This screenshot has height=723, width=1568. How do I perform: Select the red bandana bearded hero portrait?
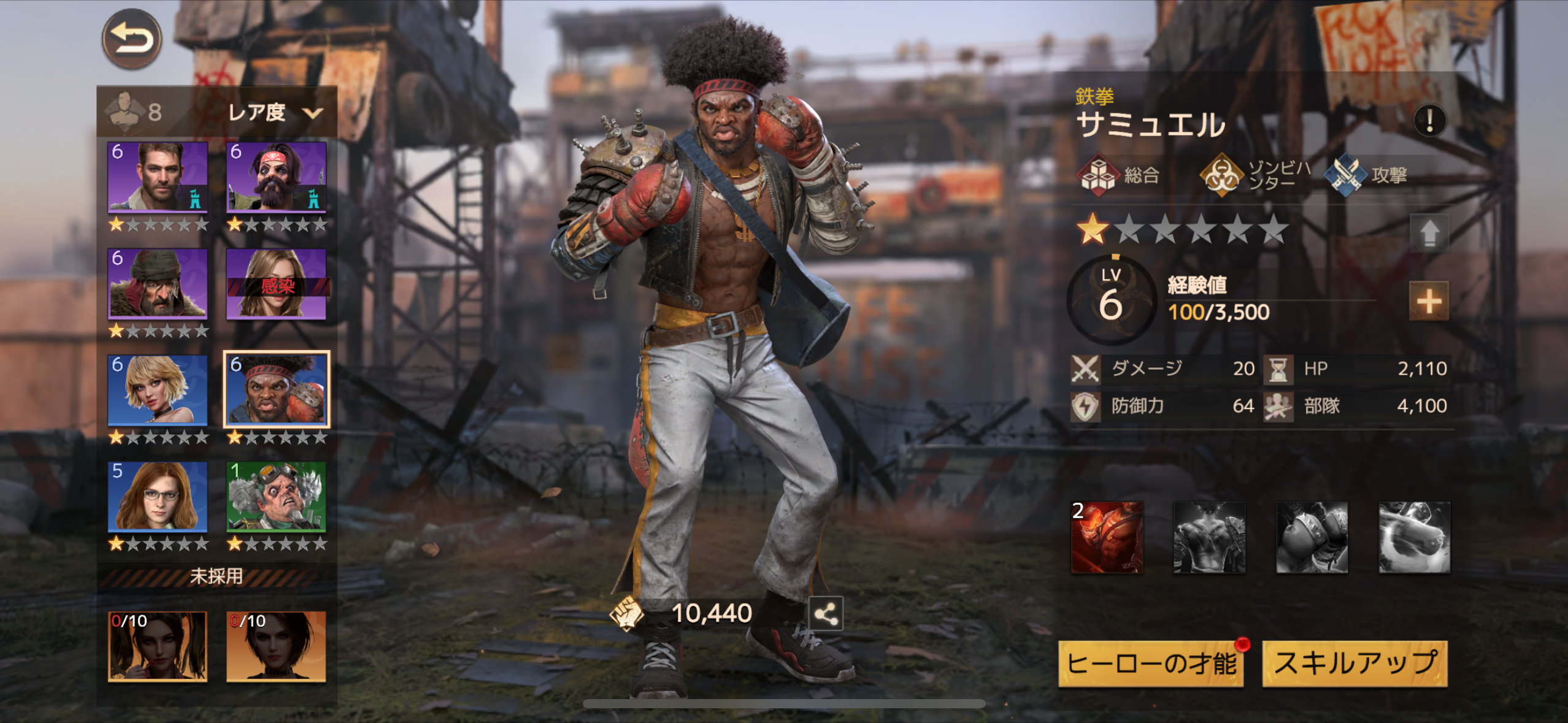coord(276,177)
